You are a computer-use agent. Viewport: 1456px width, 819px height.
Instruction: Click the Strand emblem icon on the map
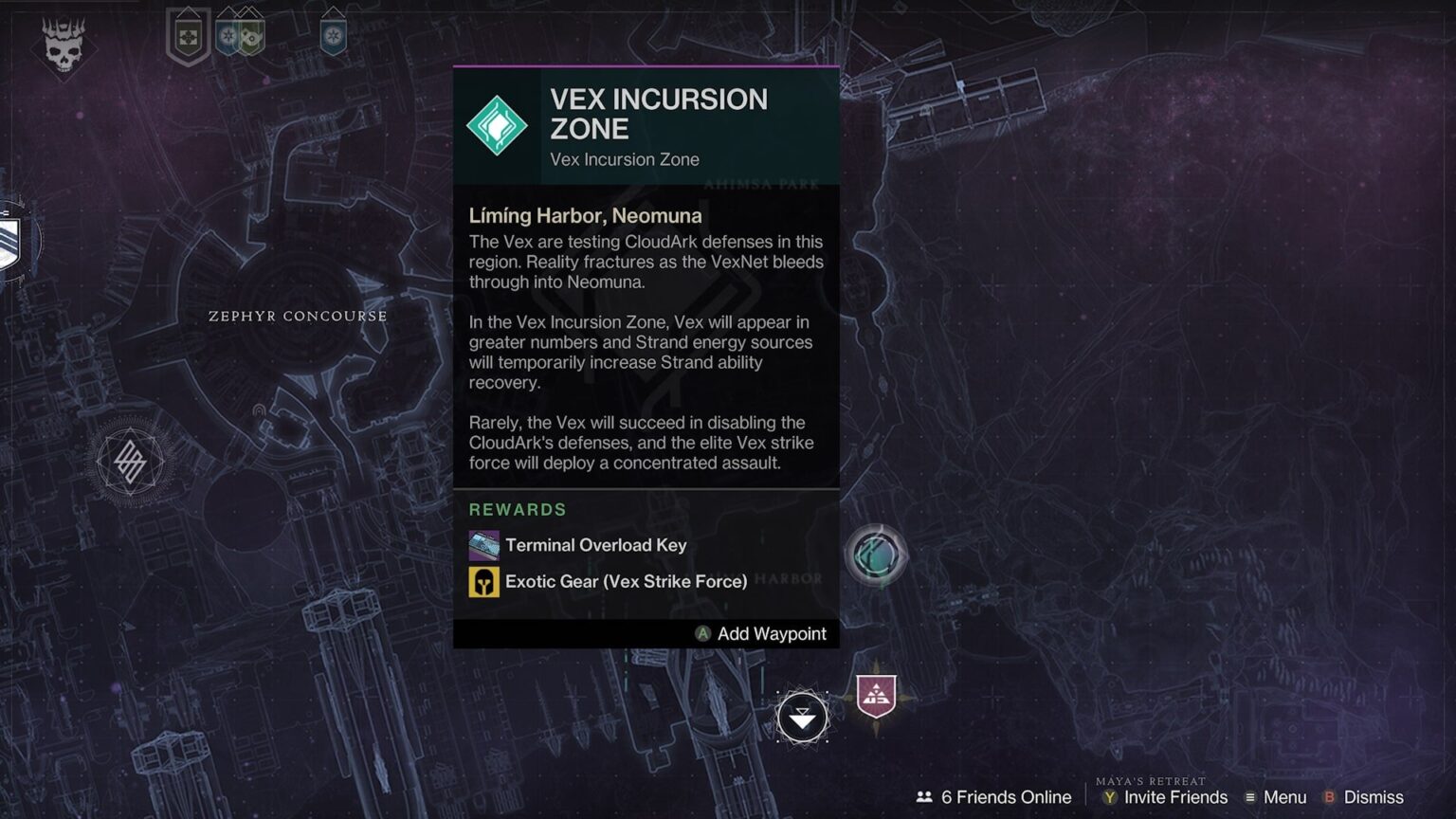pos(133,462)
